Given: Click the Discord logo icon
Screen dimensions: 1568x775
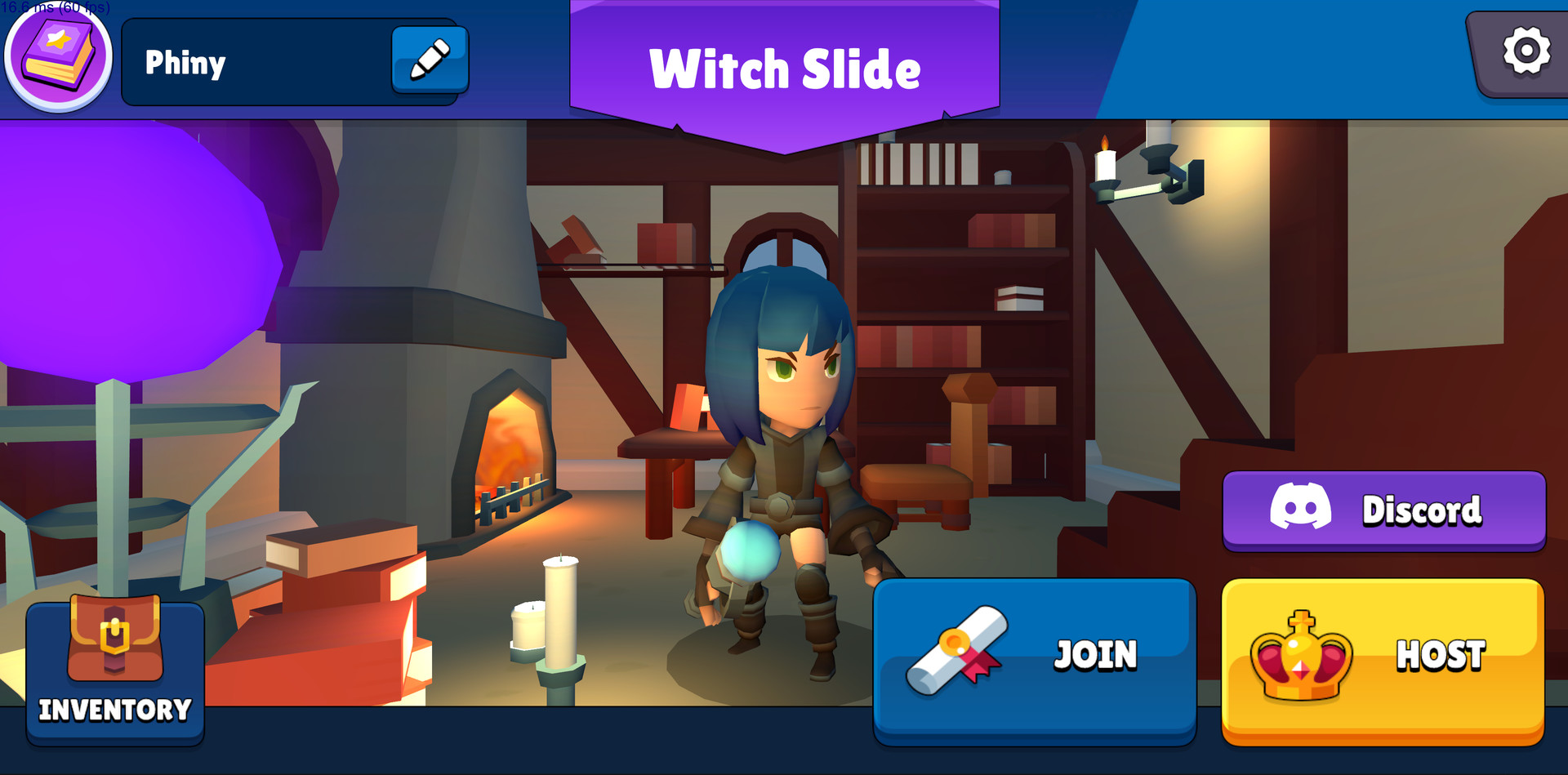Looking at the screenshot, I should click(1299, 506).
